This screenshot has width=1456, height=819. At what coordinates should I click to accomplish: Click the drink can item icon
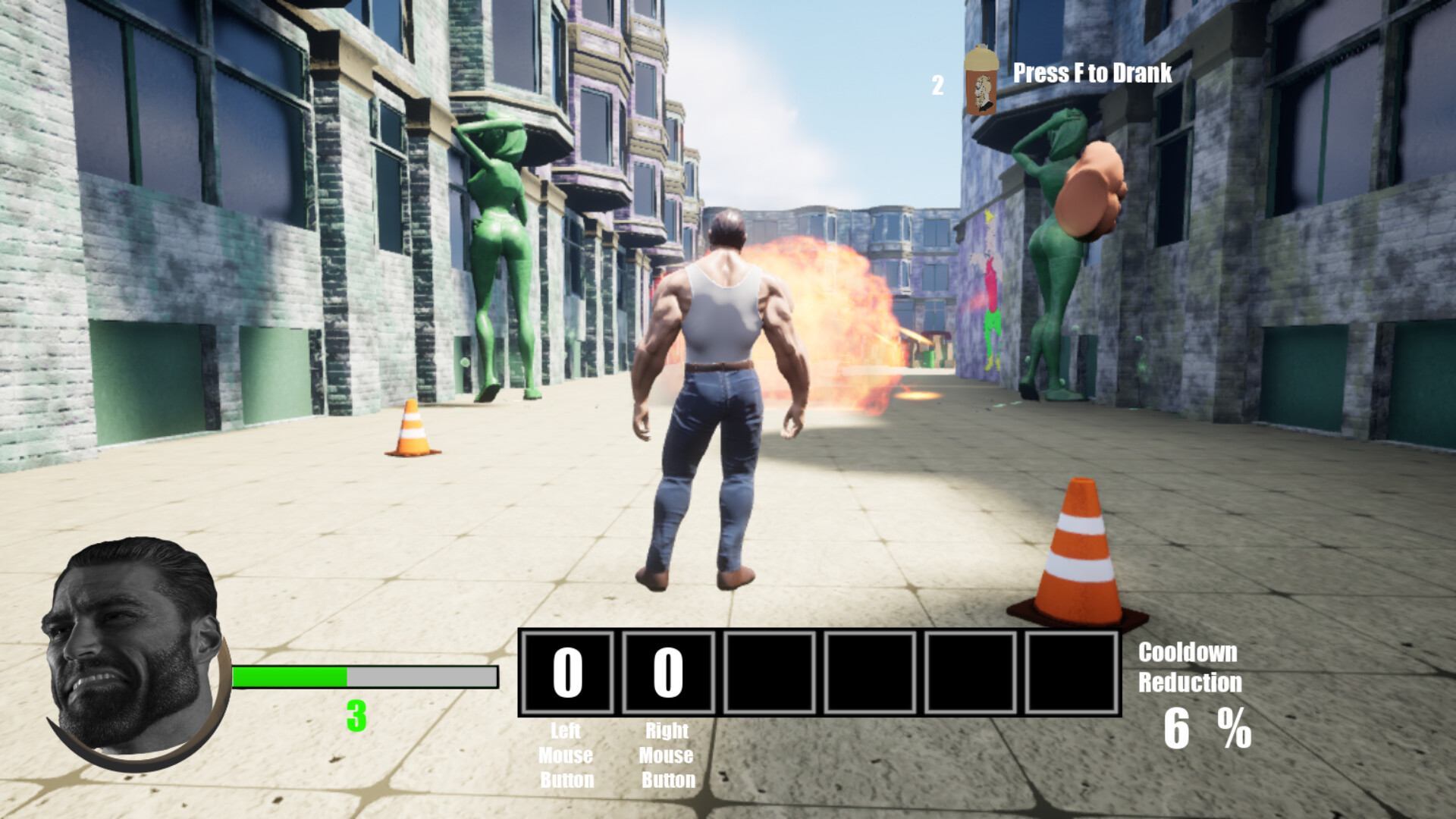click(981, 81)
